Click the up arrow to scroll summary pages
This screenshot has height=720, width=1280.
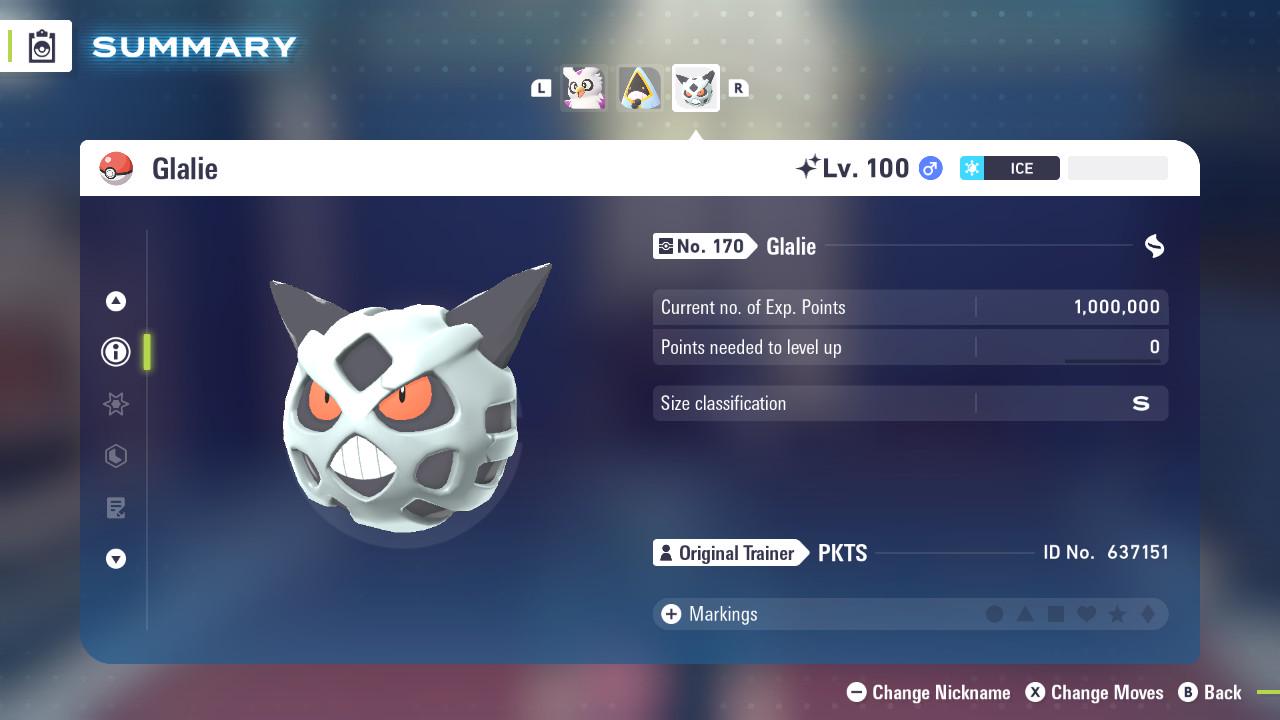pyautogui.click(x=115, y=301)
